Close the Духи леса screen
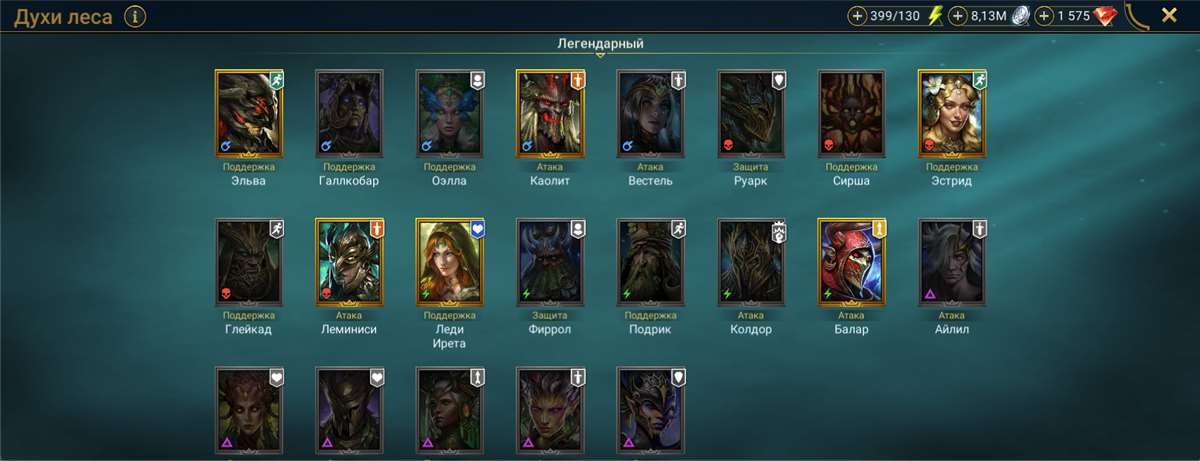Screen dimensions: 1200x461 [1168, 15]
